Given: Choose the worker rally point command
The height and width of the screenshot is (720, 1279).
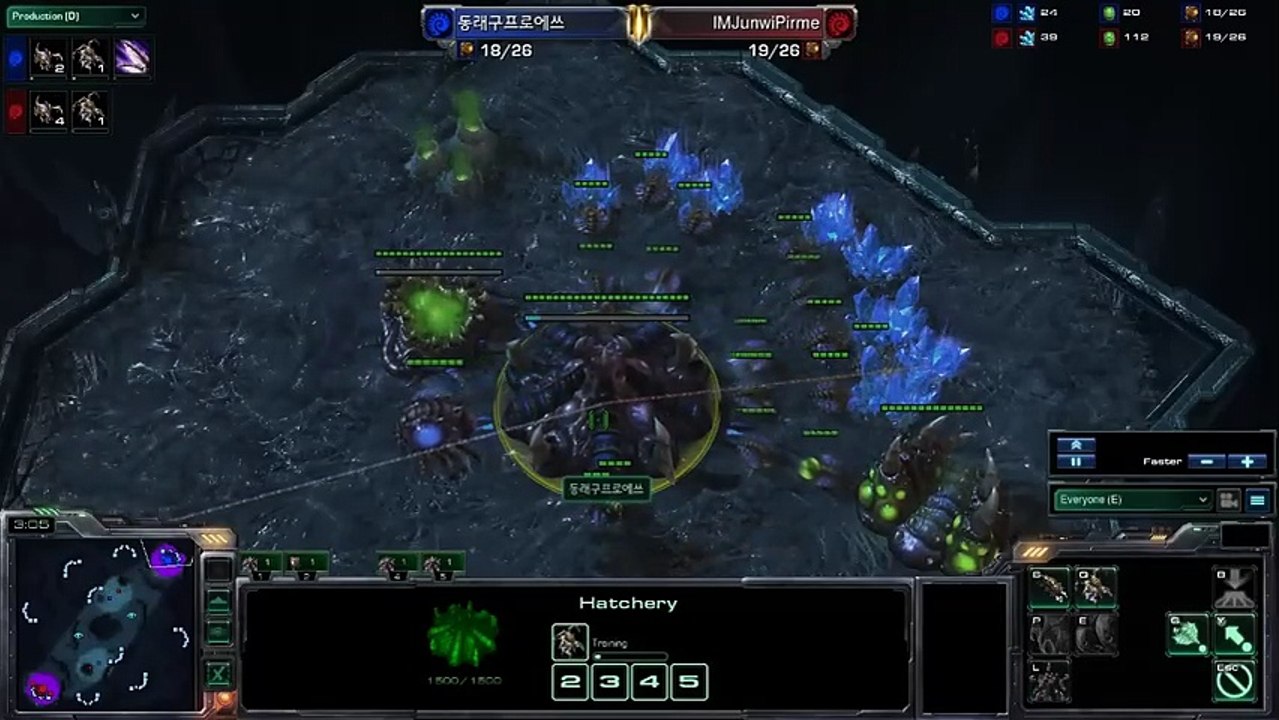Looking at the screenshot, I should point(1188,634).
